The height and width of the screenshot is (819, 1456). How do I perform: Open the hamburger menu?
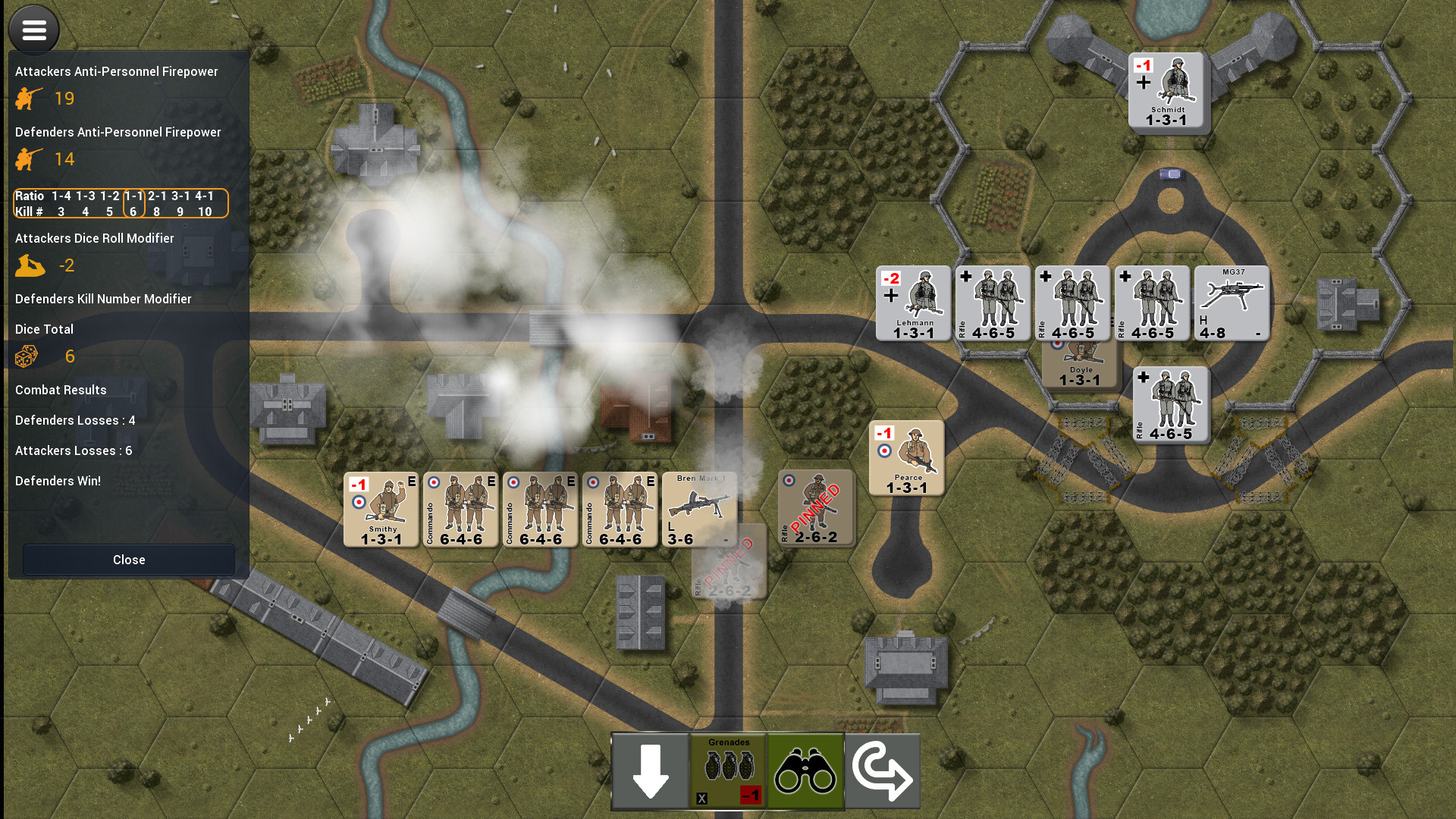coord(33,29)
